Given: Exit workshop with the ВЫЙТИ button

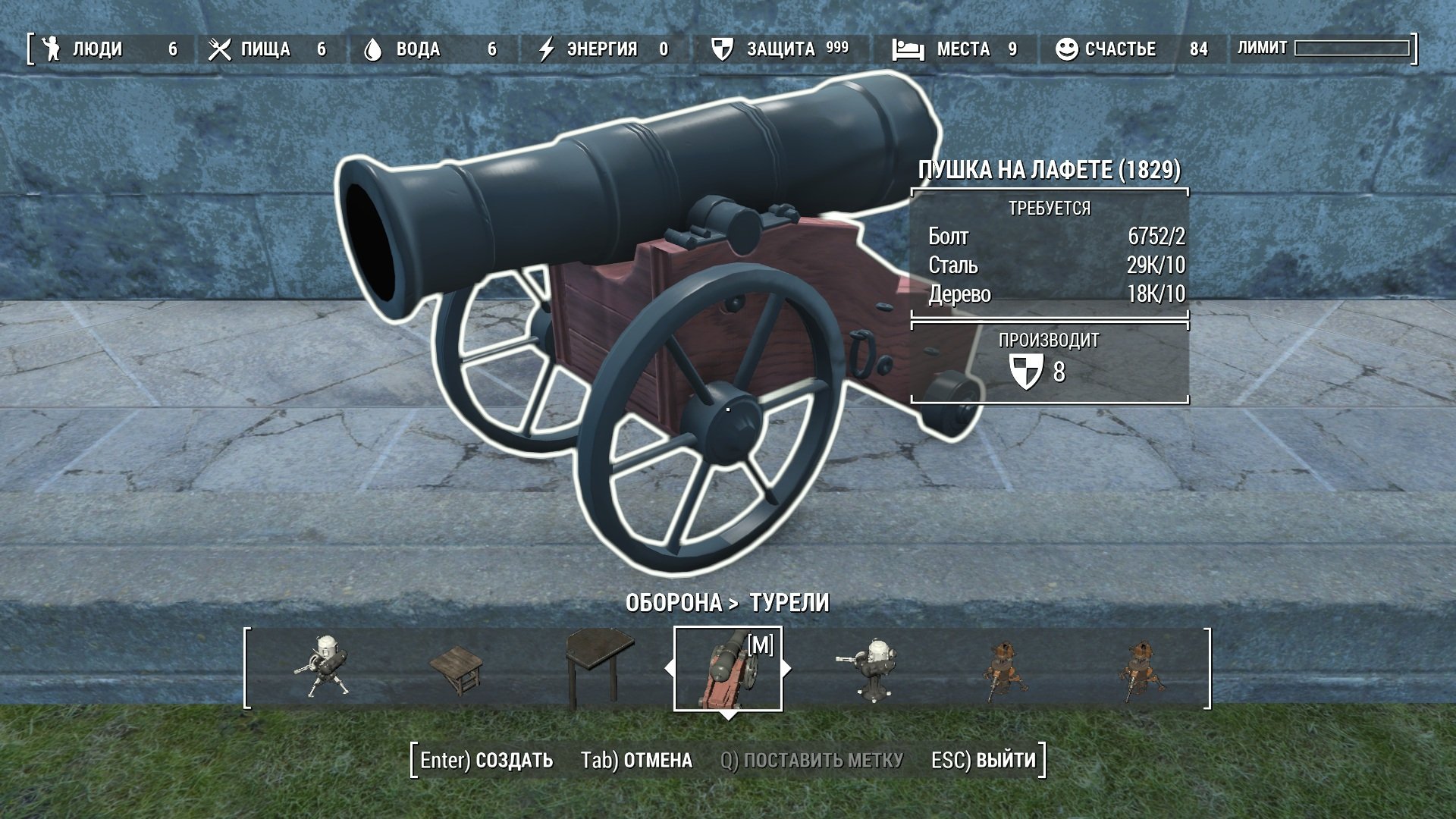Looking at the screenshot, I should (983, 760).
